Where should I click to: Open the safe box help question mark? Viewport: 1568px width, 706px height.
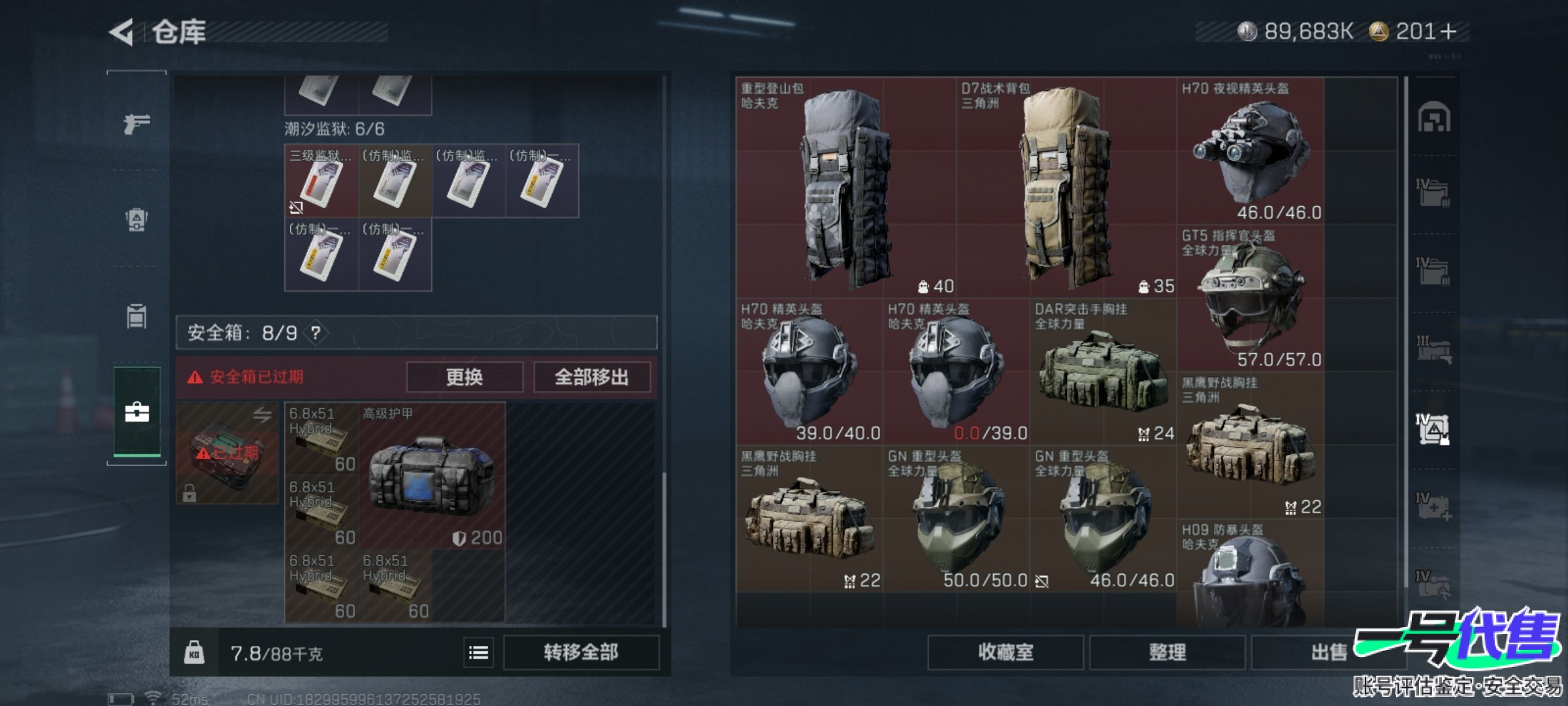(316, 333)
